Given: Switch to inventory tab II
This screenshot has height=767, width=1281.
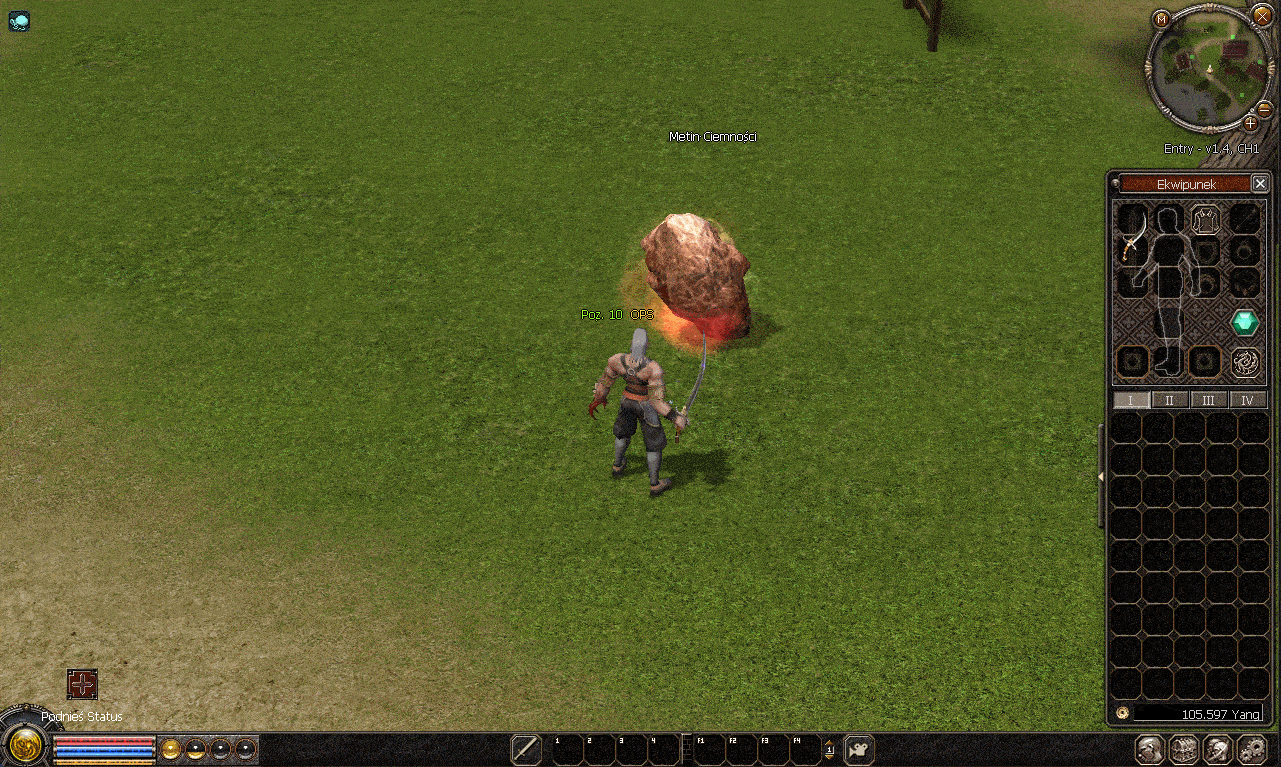Looking at the screenshot, I should (1169, 399).
